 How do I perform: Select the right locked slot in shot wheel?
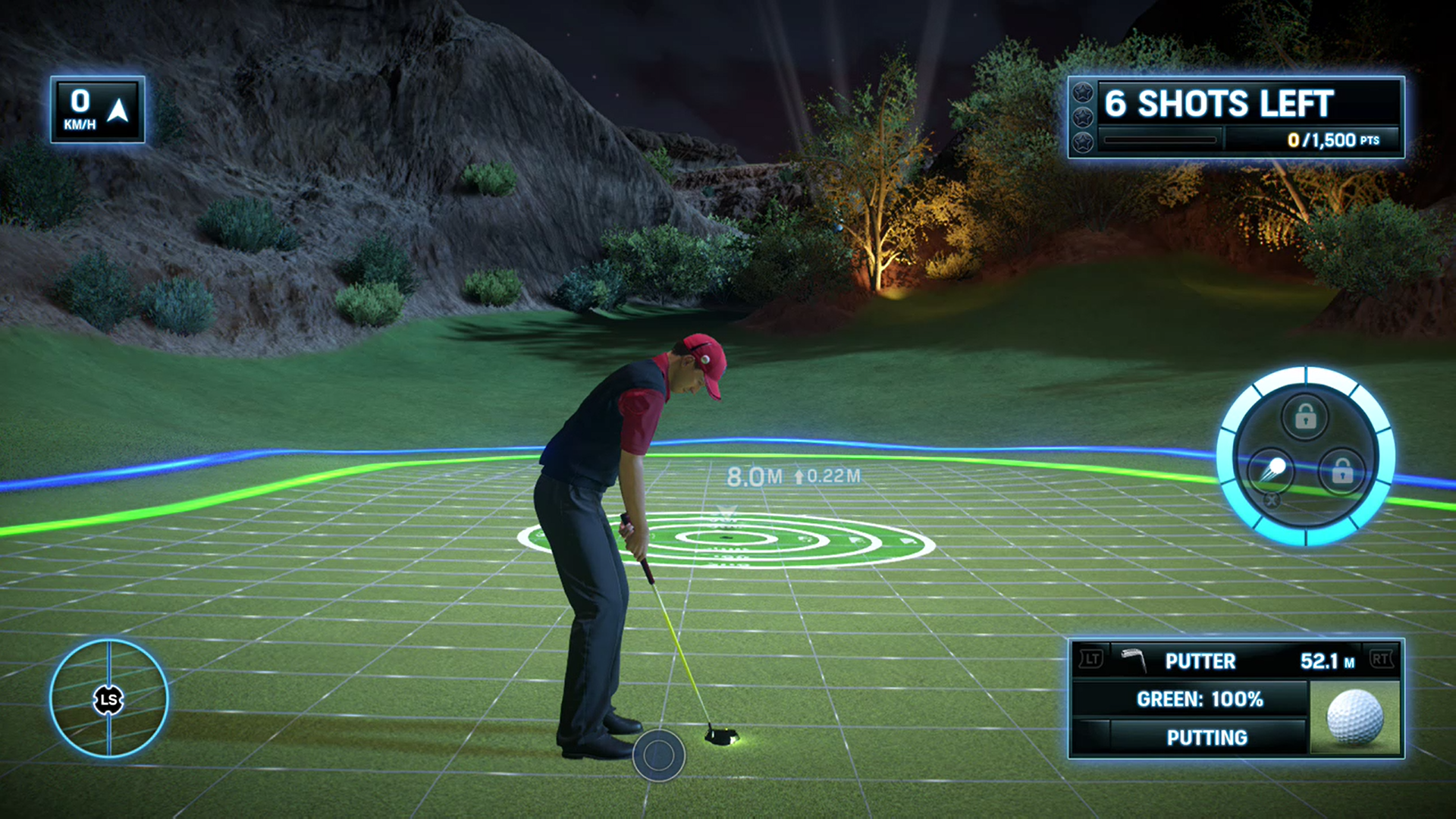(1341, 472)
